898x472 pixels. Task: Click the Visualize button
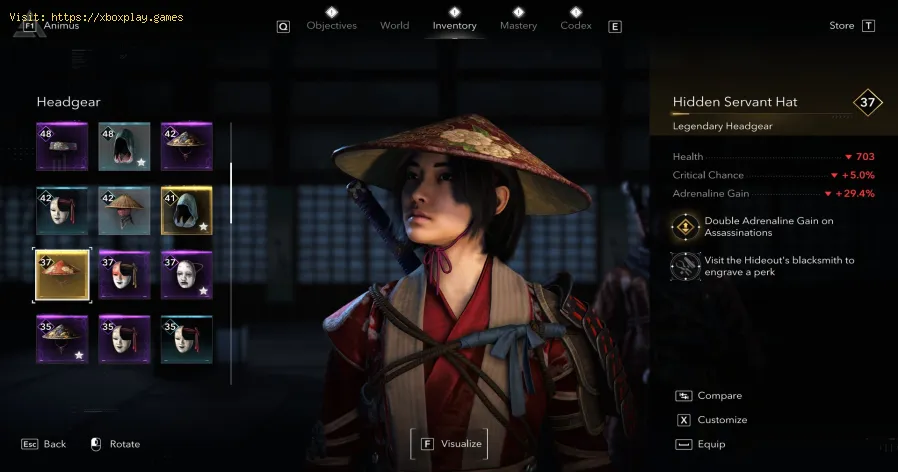point(450,443)
